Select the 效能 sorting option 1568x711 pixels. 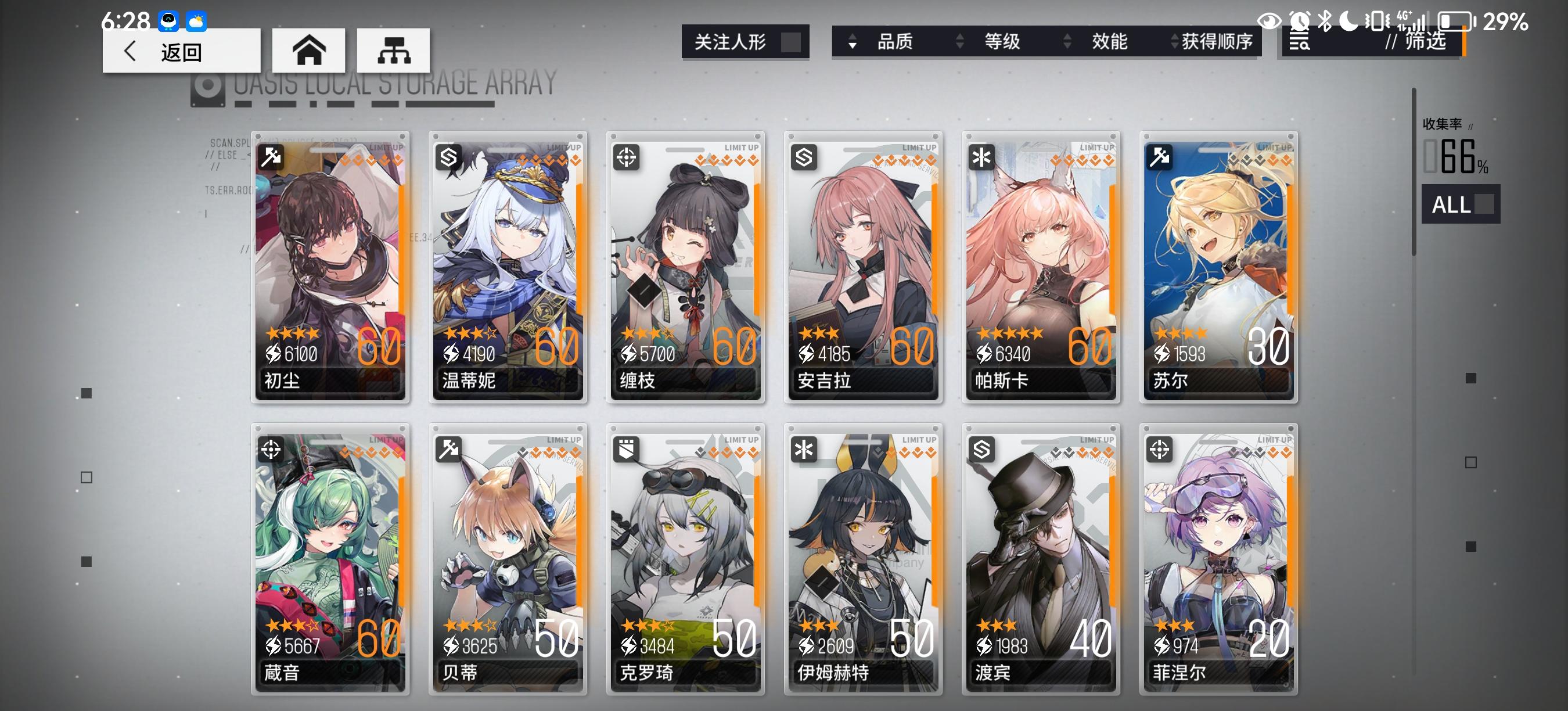coord(1108,42)
